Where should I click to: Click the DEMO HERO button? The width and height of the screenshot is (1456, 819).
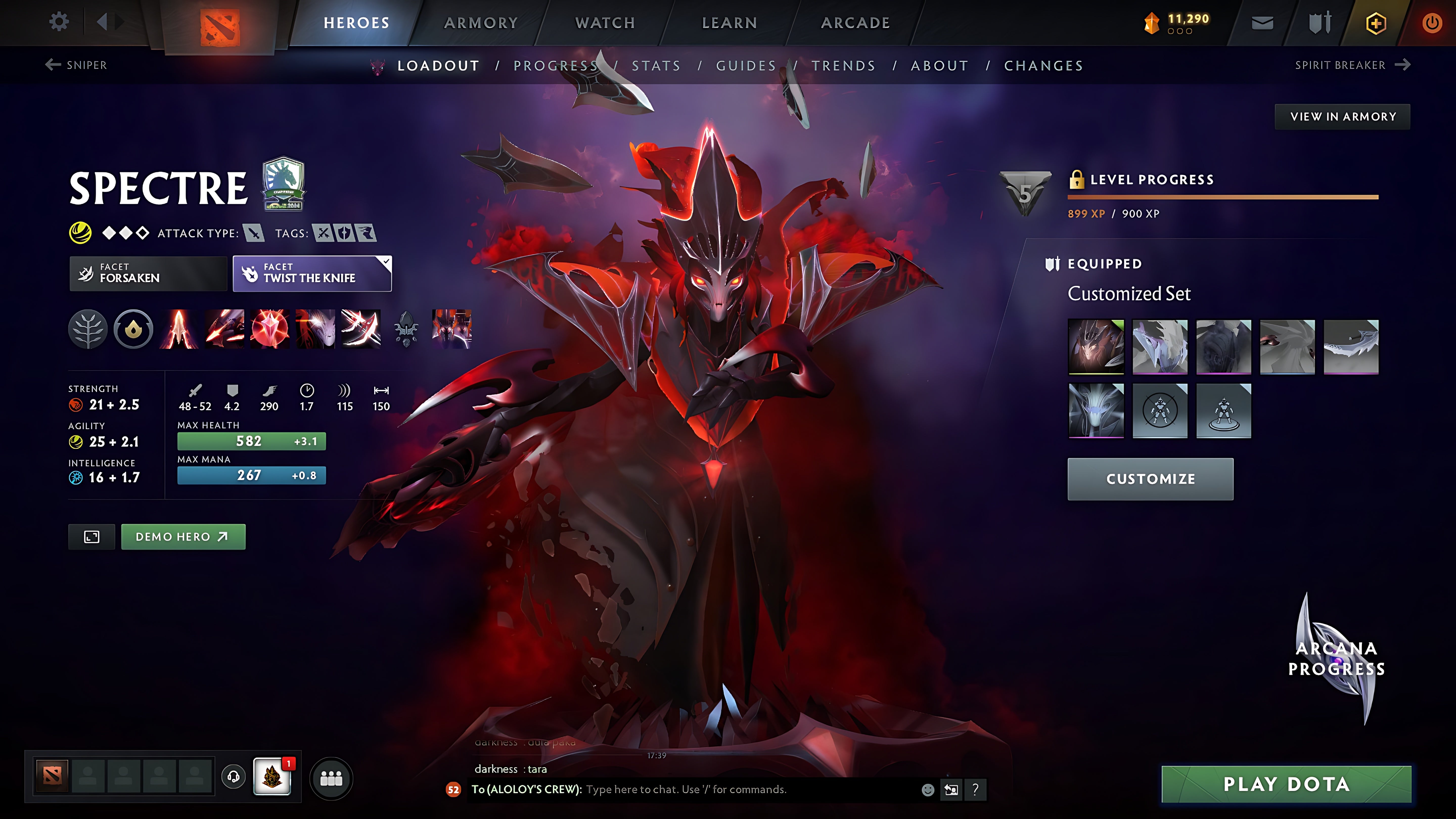tap(183, 536)
